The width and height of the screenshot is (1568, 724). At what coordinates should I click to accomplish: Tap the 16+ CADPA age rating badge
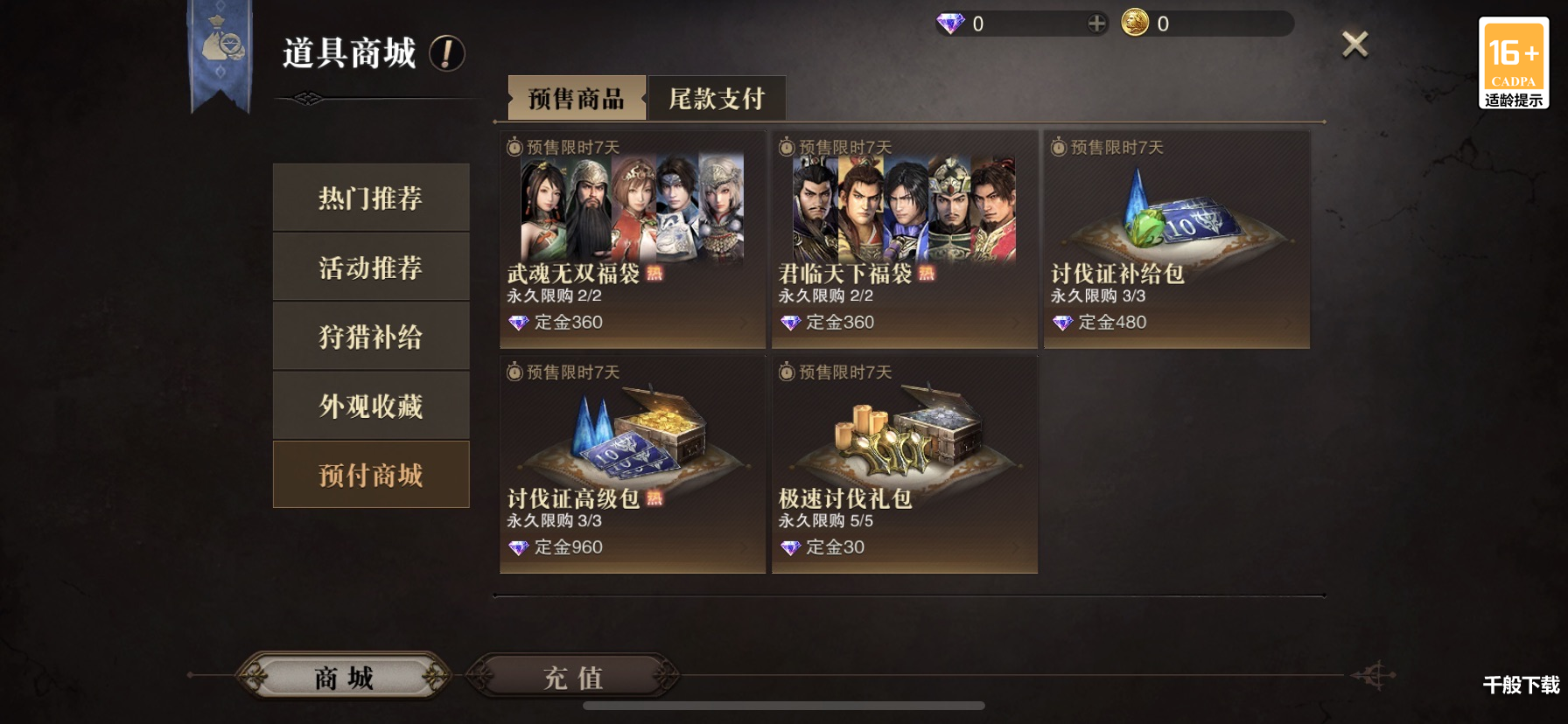(x=1514, y=63)
